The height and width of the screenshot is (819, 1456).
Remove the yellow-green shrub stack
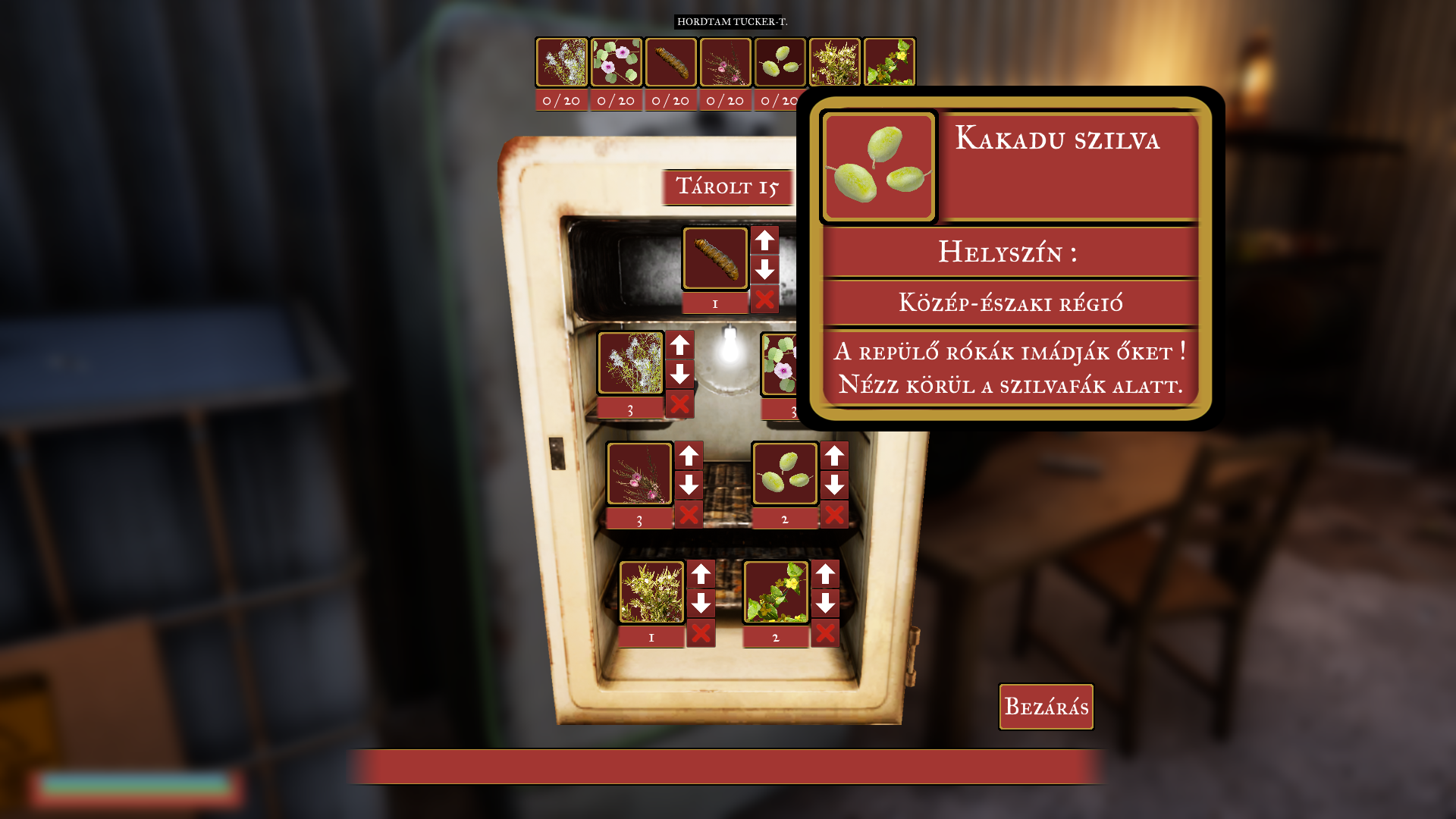pyautogui.click(x=701, y=633)
